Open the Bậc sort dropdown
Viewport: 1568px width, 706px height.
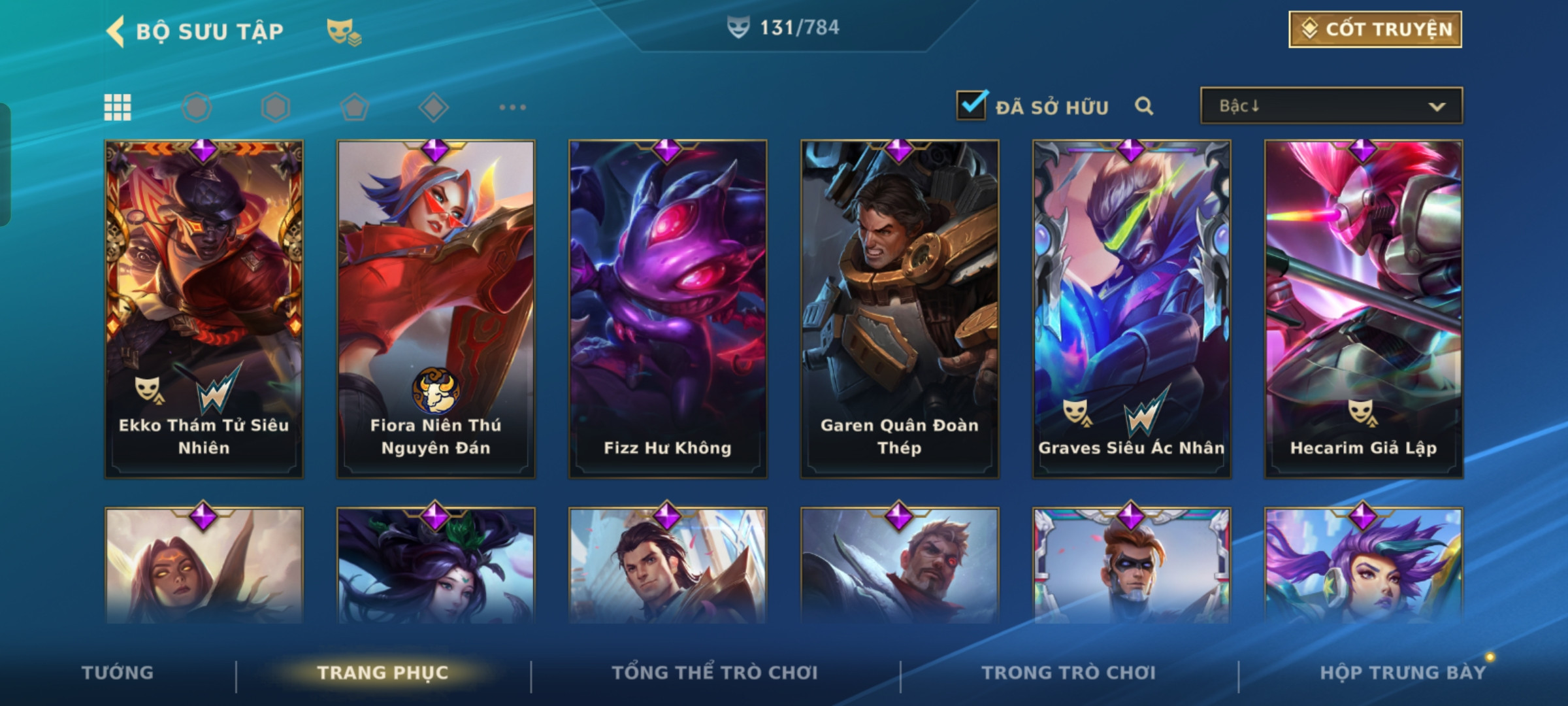[1331, 106]
